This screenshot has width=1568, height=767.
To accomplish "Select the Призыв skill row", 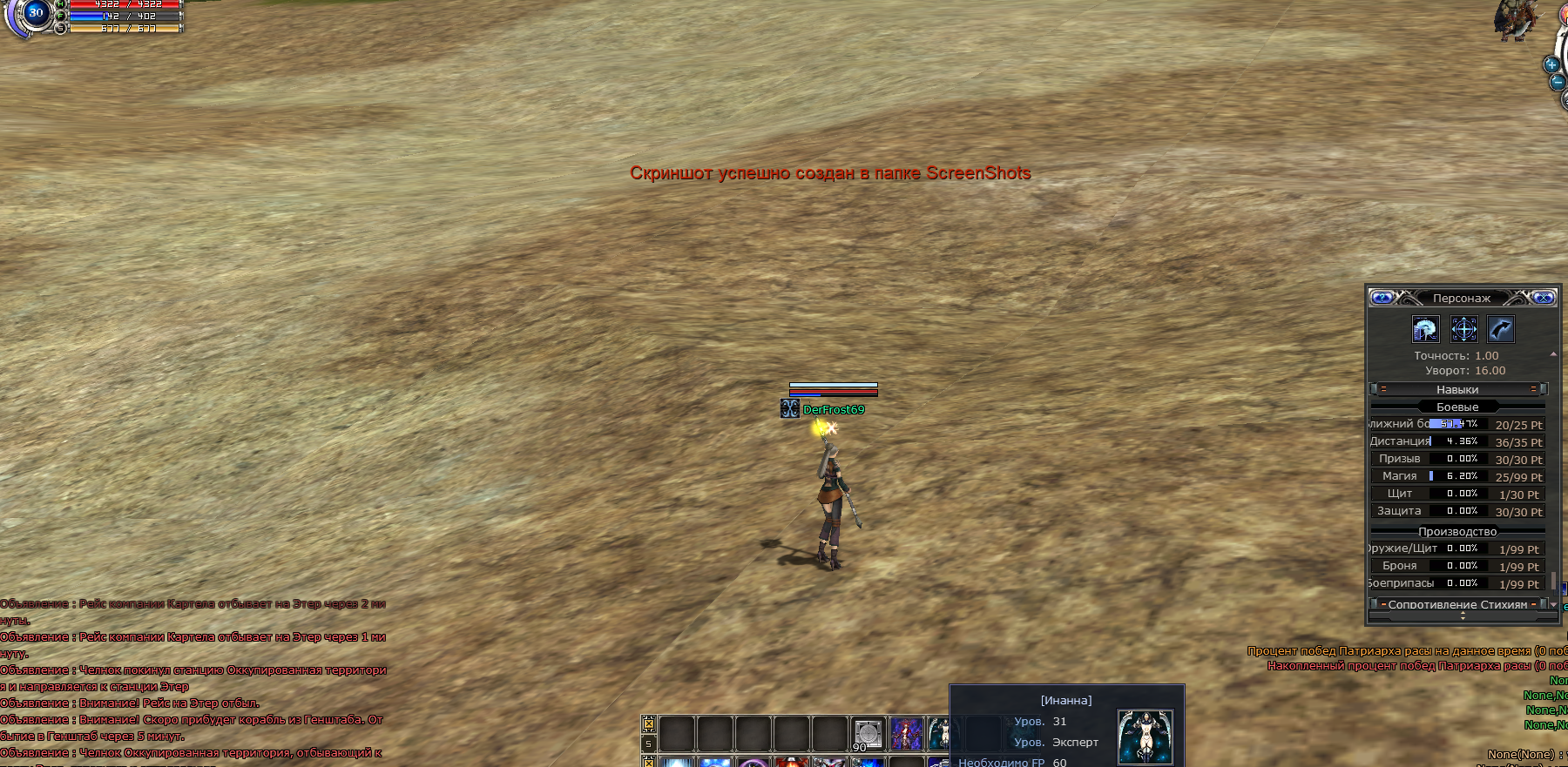I will point(1456,459).
